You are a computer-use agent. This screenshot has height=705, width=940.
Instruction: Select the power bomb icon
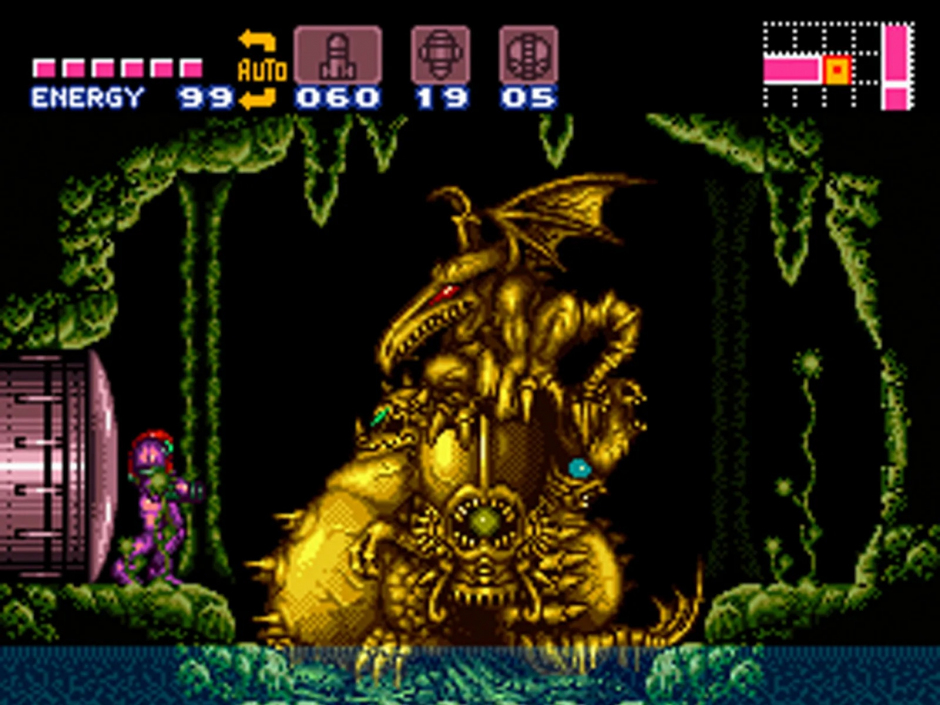528,55
